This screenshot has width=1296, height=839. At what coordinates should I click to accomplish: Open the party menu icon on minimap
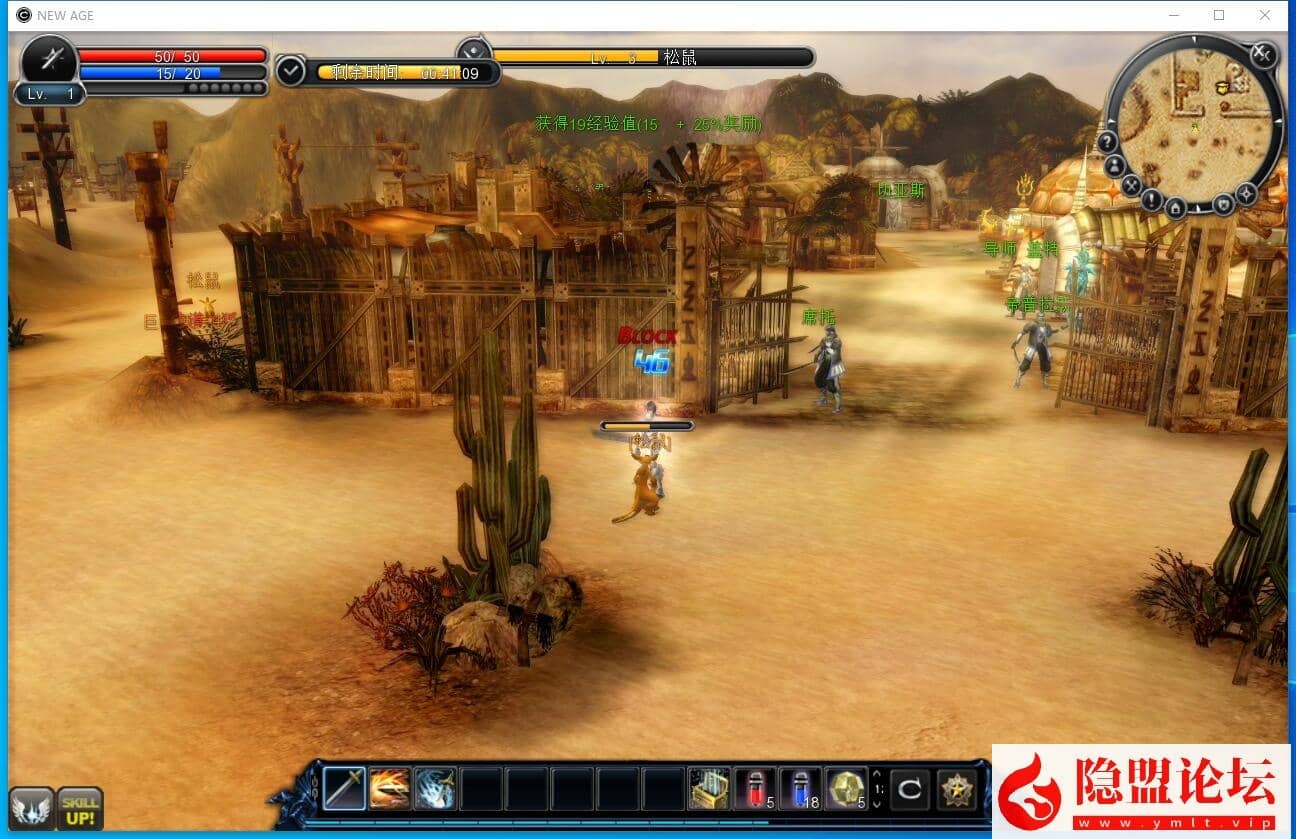pos(1114,166)
